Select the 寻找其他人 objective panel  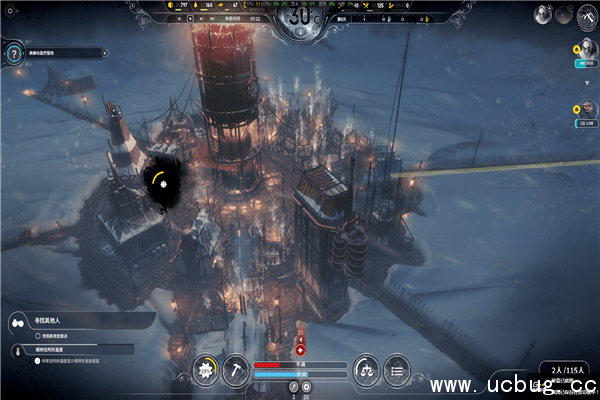coord(75,321)
